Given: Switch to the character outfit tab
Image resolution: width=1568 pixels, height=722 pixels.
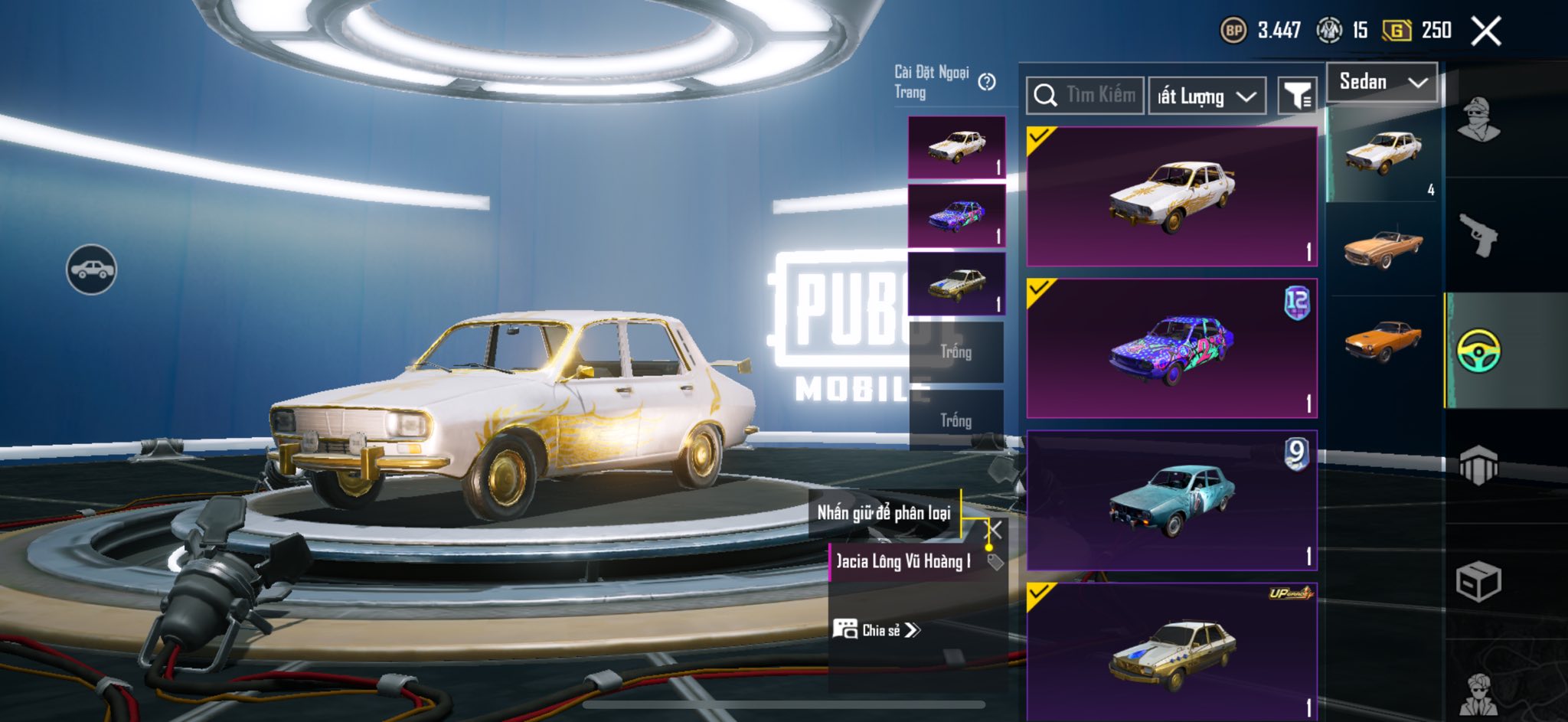Looking at the screenshot, I should [1478, 120].
